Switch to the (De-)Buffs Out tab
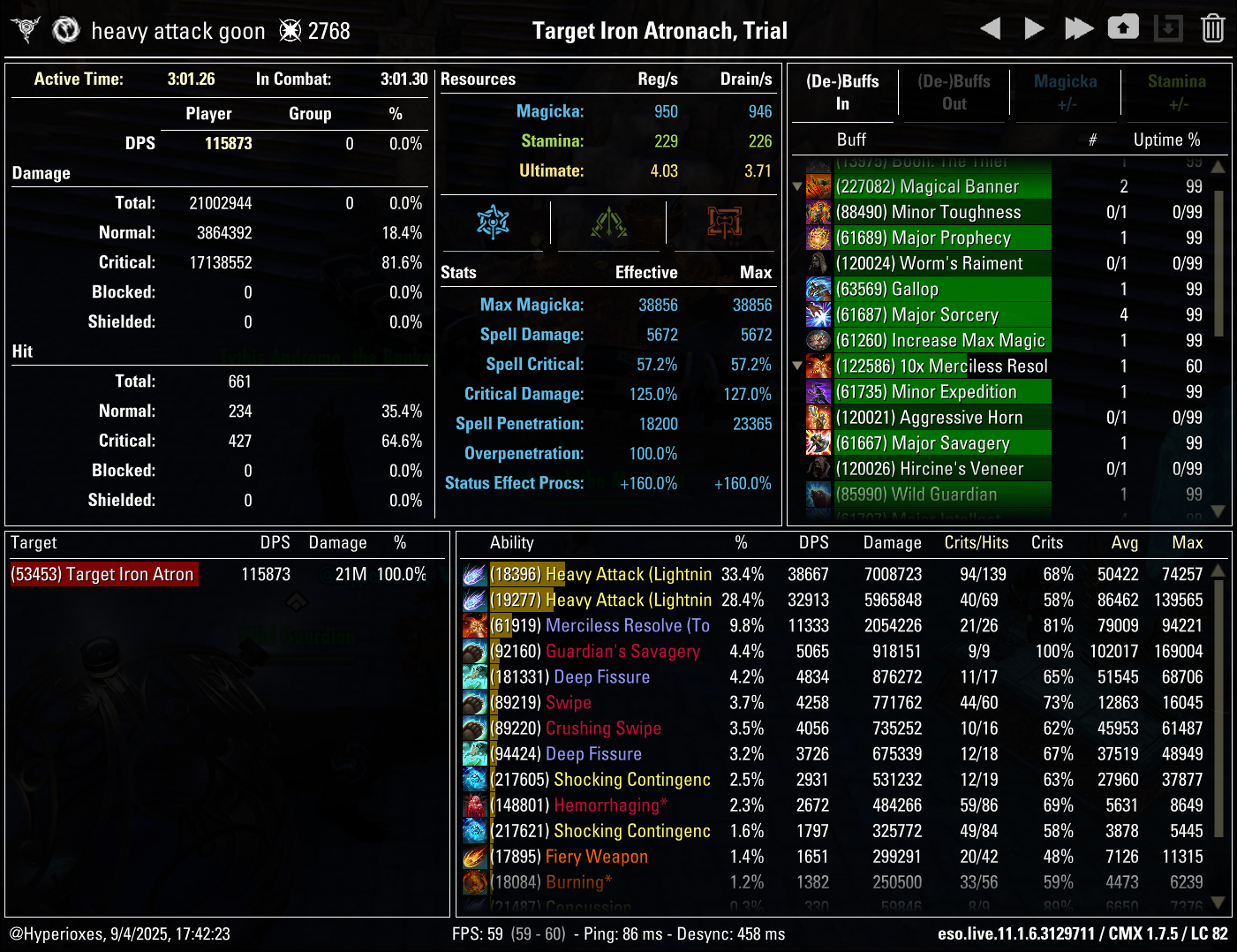This screenshot has width=1237, height=952. pyautogui.click(x=954, y=92)
